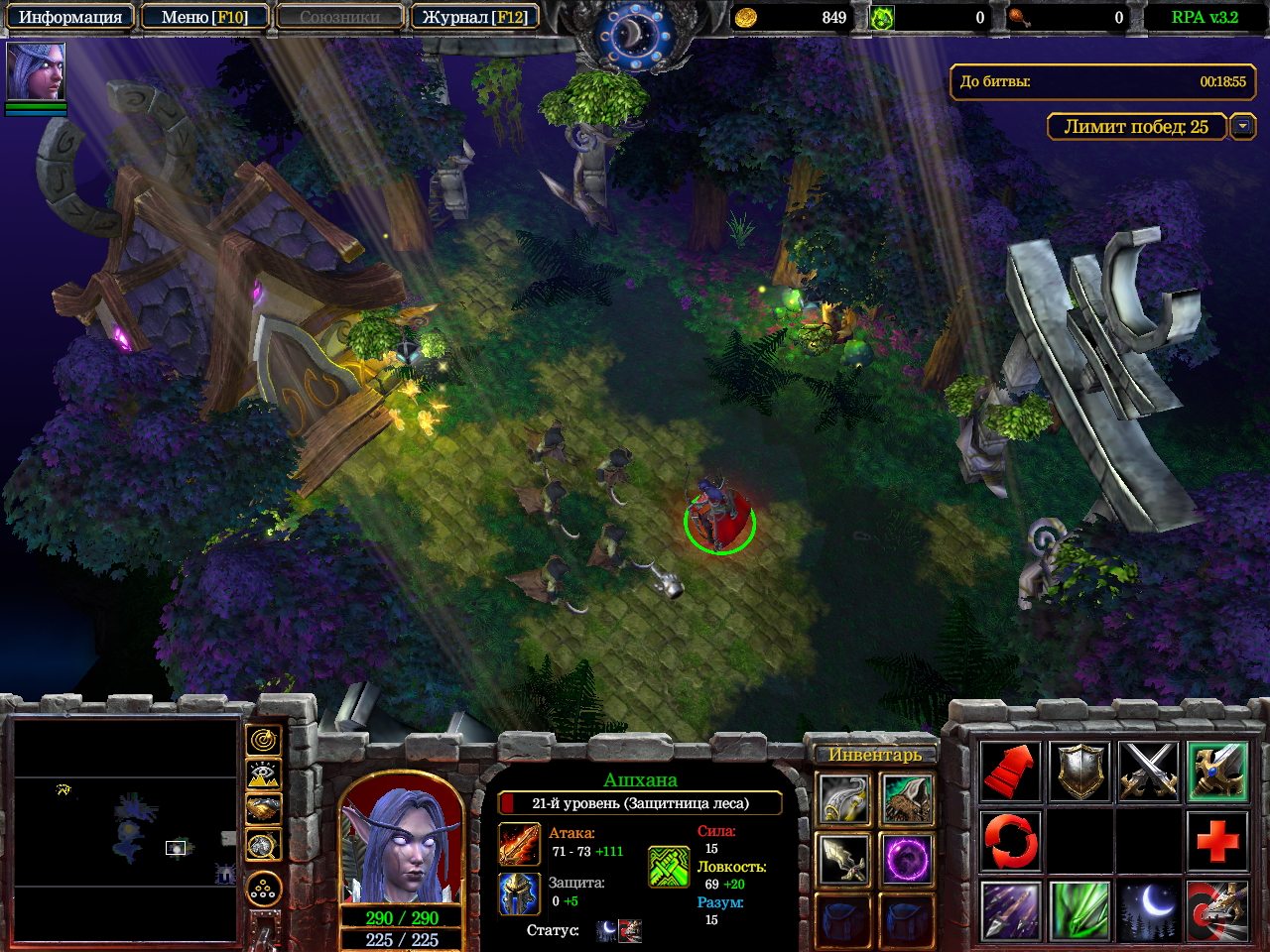Activate the crescent moon night ability
1270x952 pixels.
(1148, 909)
